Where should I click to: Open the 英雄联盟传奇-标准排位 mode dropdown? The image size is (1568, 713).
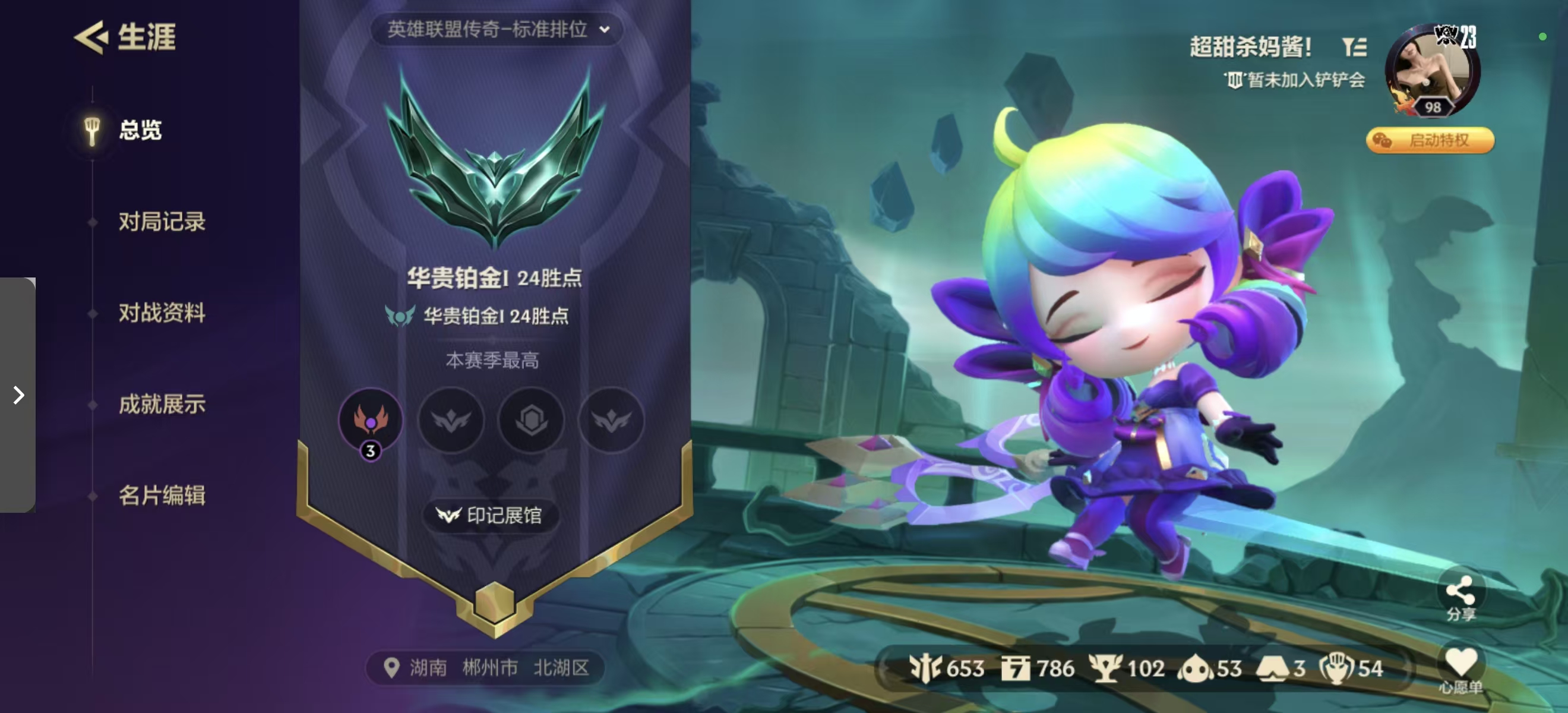(x=495, y=29)
